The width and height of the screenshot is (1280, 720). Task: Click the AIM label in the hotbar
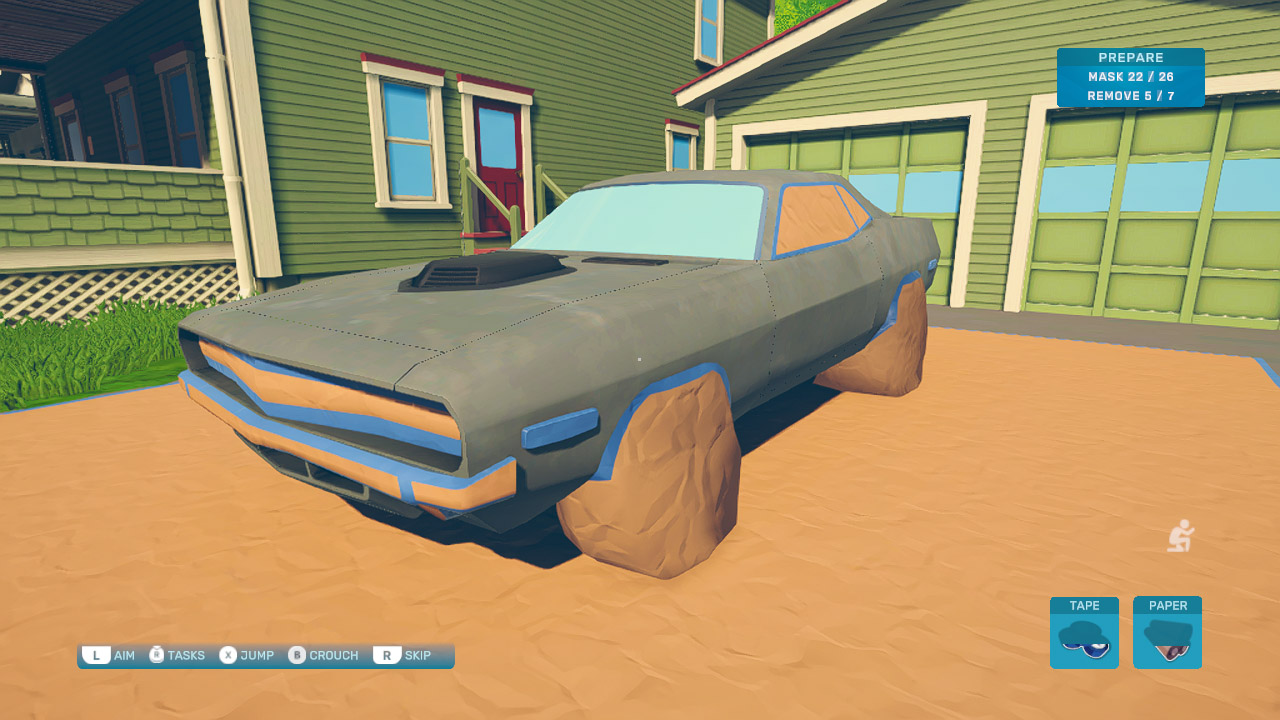(x=122, y=655)
